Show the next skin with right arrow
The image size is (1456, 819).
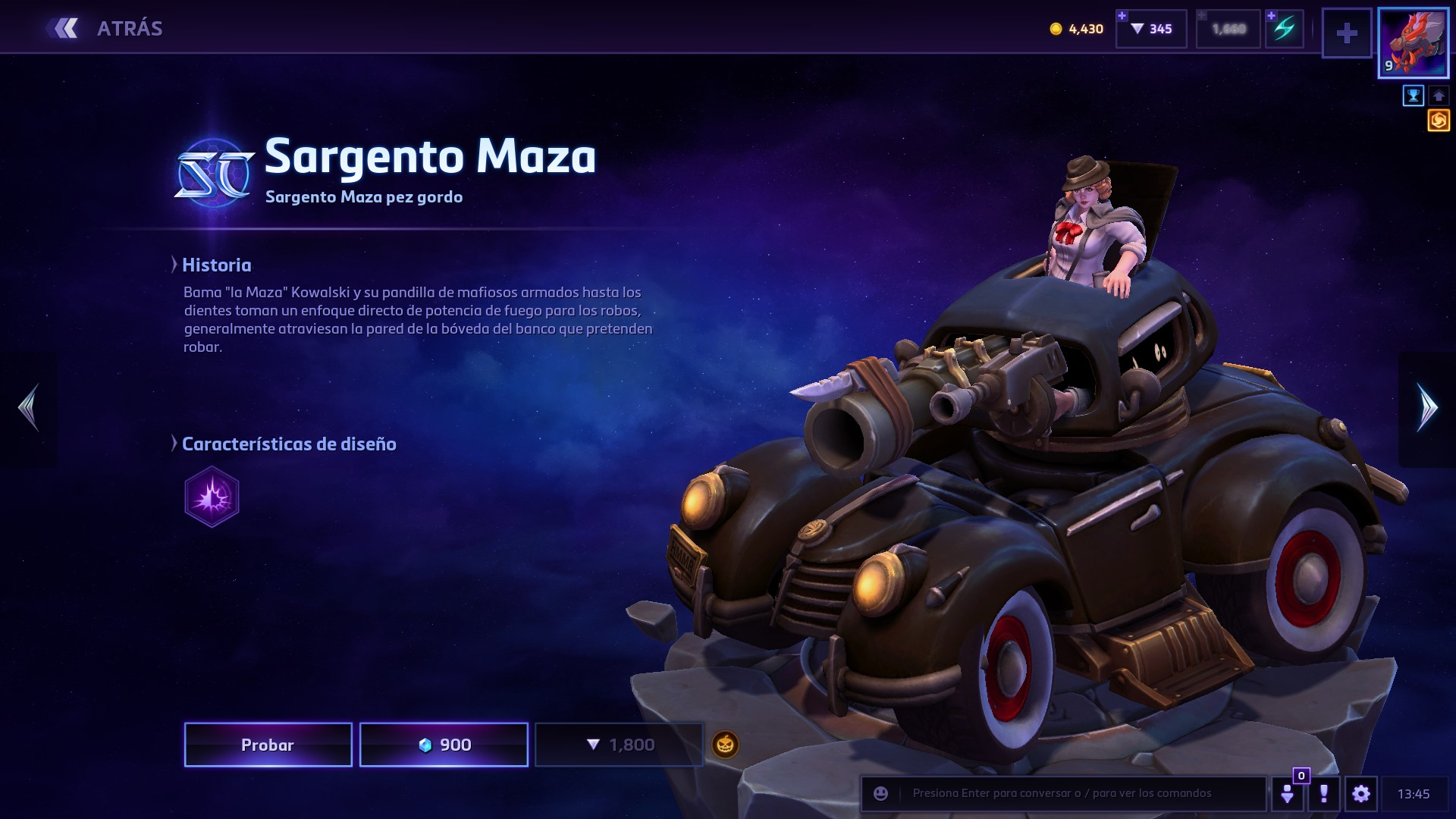pos(1427,408)
